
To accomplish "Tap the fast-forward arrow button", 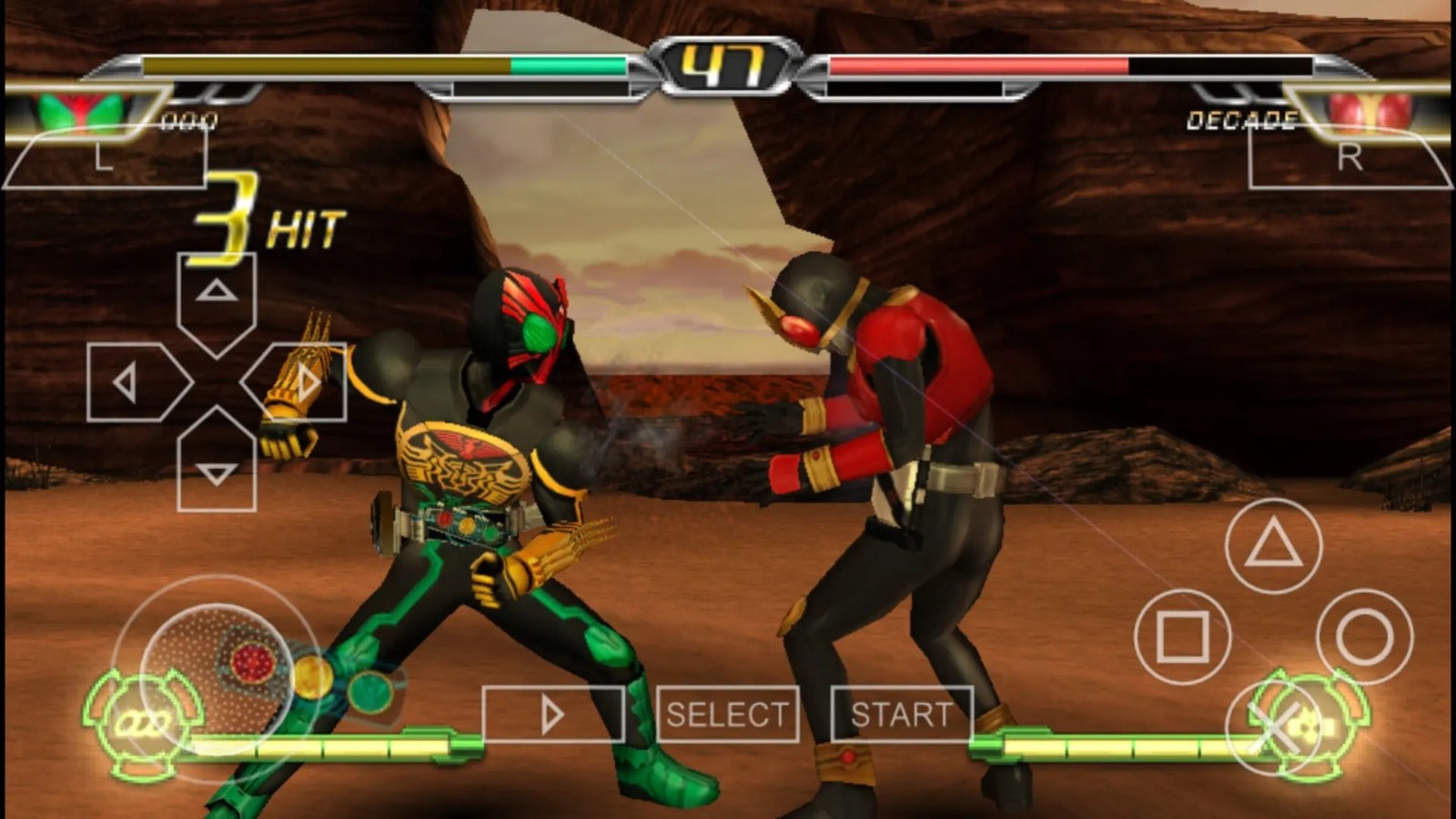I will (x=552, y=714).
